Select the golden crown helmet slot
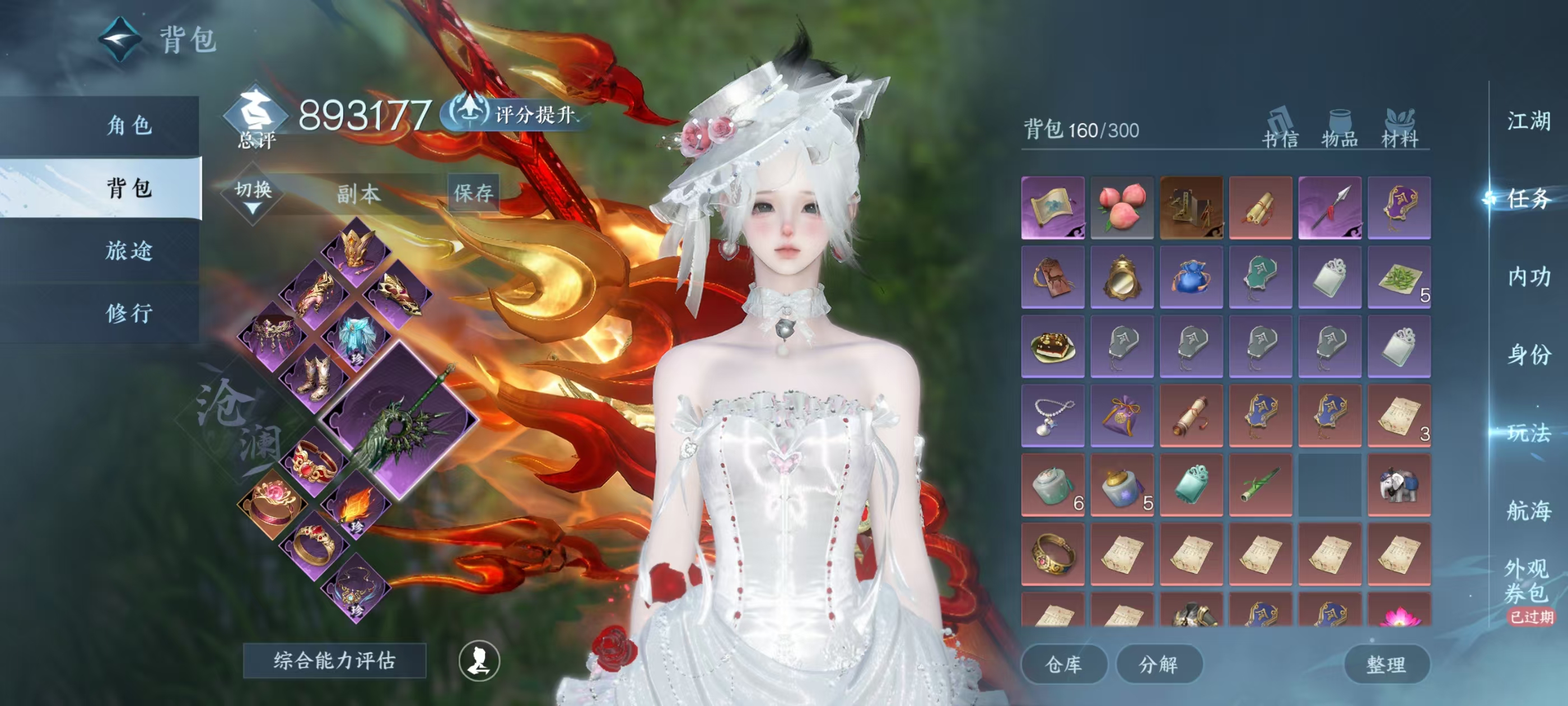Screen dimensions: 1568x706 point(357,250)
